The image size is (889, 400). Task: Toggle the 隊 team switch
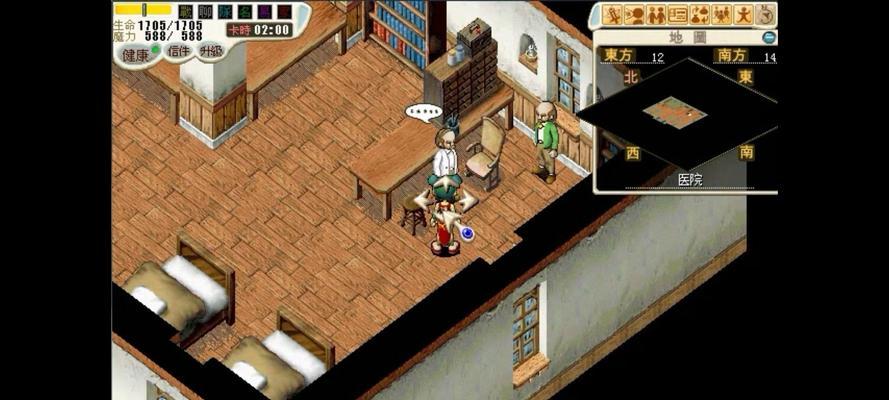tap(225, 12)
